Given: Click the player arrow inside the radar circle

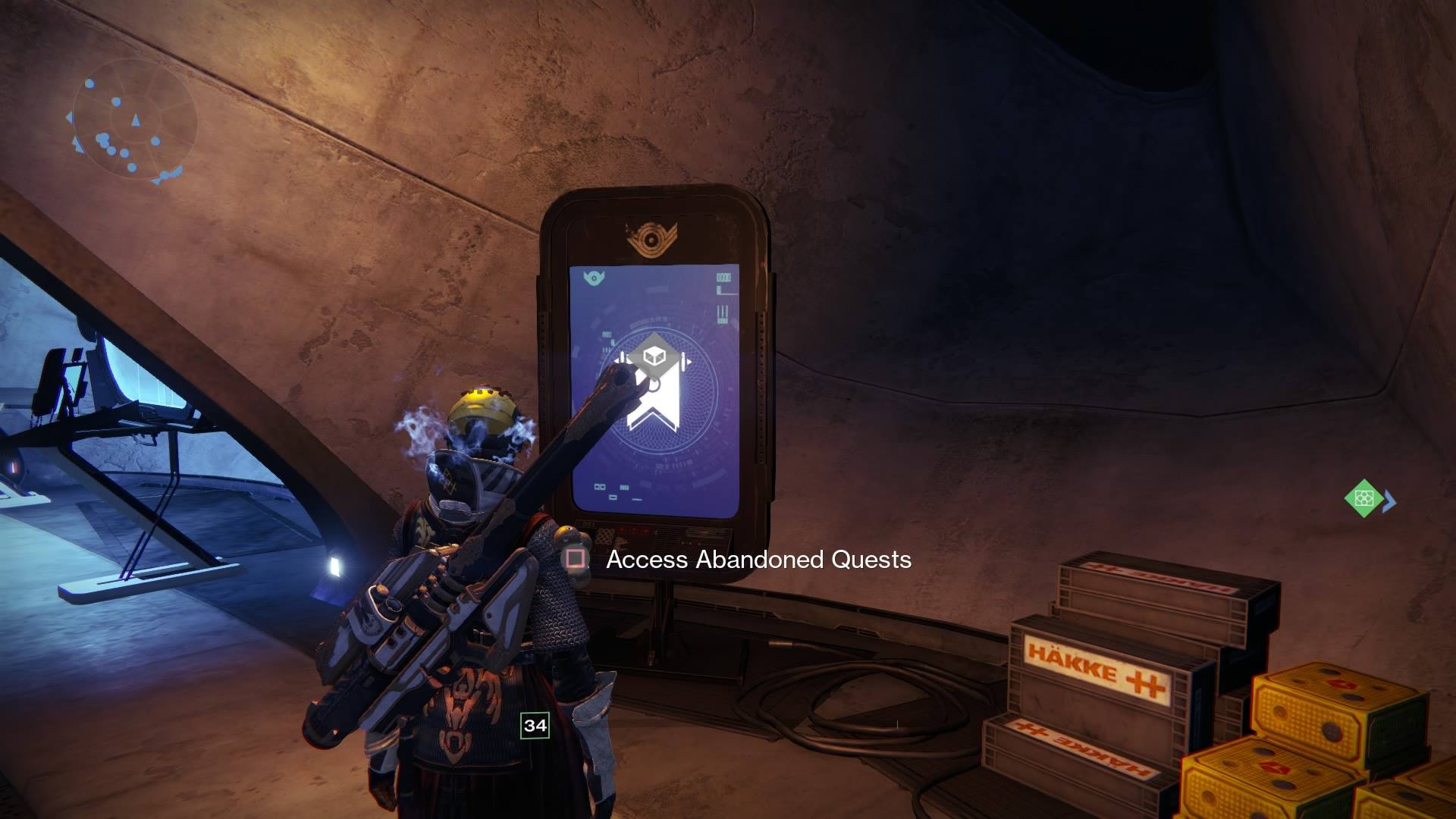Looking at the screenshot, I should tap(136, 118).
